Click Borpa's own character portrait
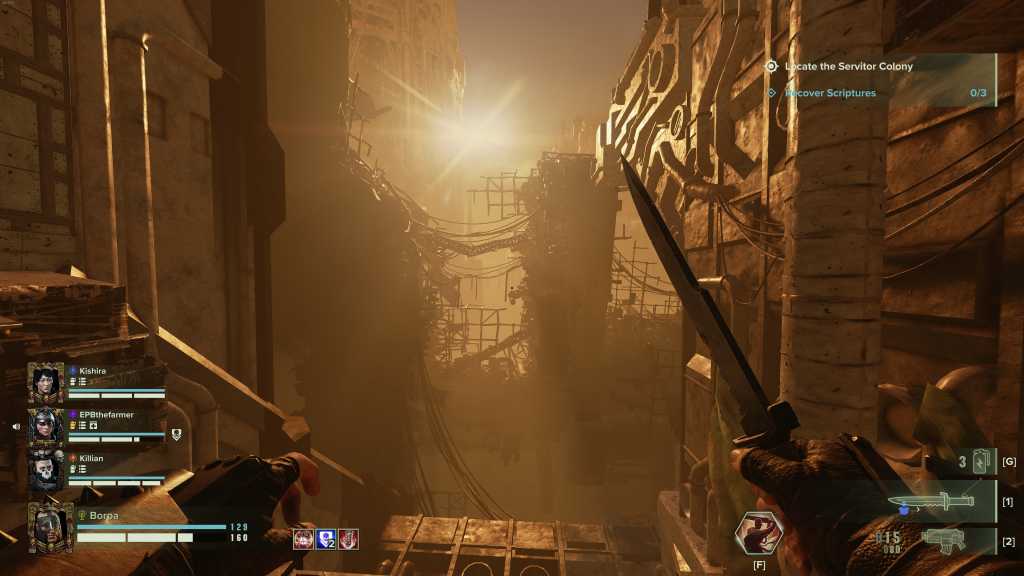This screenshot has width=1024, height=576. point(50,526)
